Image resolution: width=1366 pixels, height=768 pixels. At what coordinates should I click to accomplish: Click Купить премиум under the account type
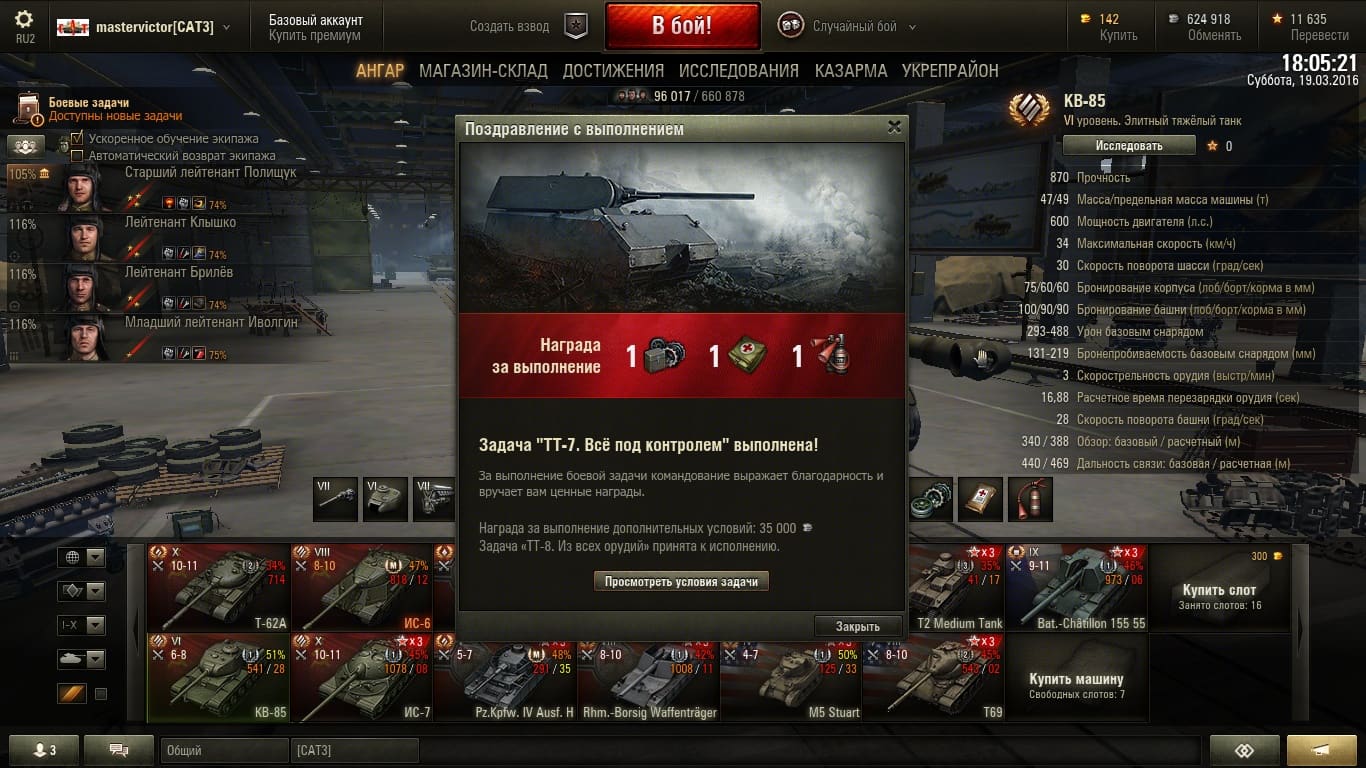tap(314, 35)
